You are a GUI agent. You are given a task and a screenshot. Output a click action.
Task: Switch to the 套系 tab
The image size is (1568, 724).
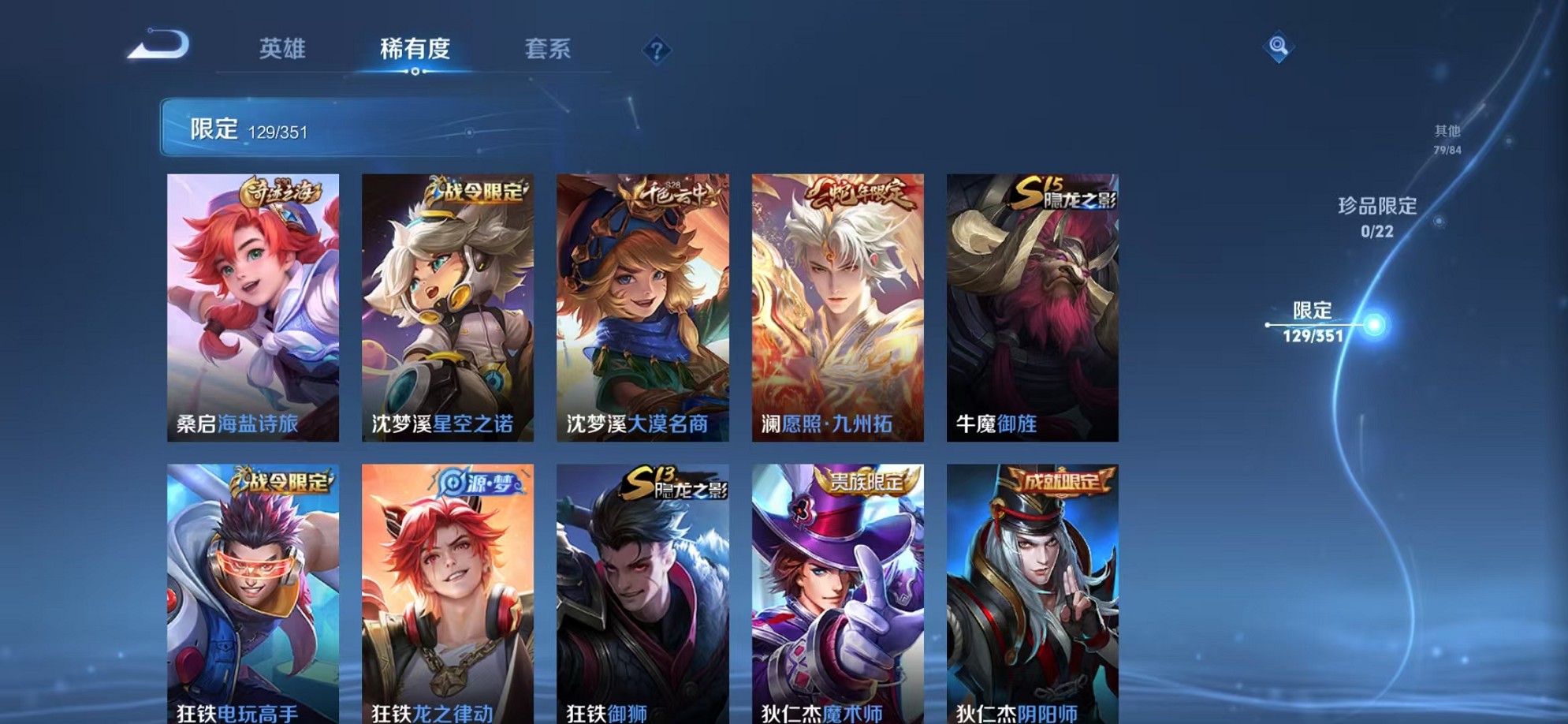(549, 49)
